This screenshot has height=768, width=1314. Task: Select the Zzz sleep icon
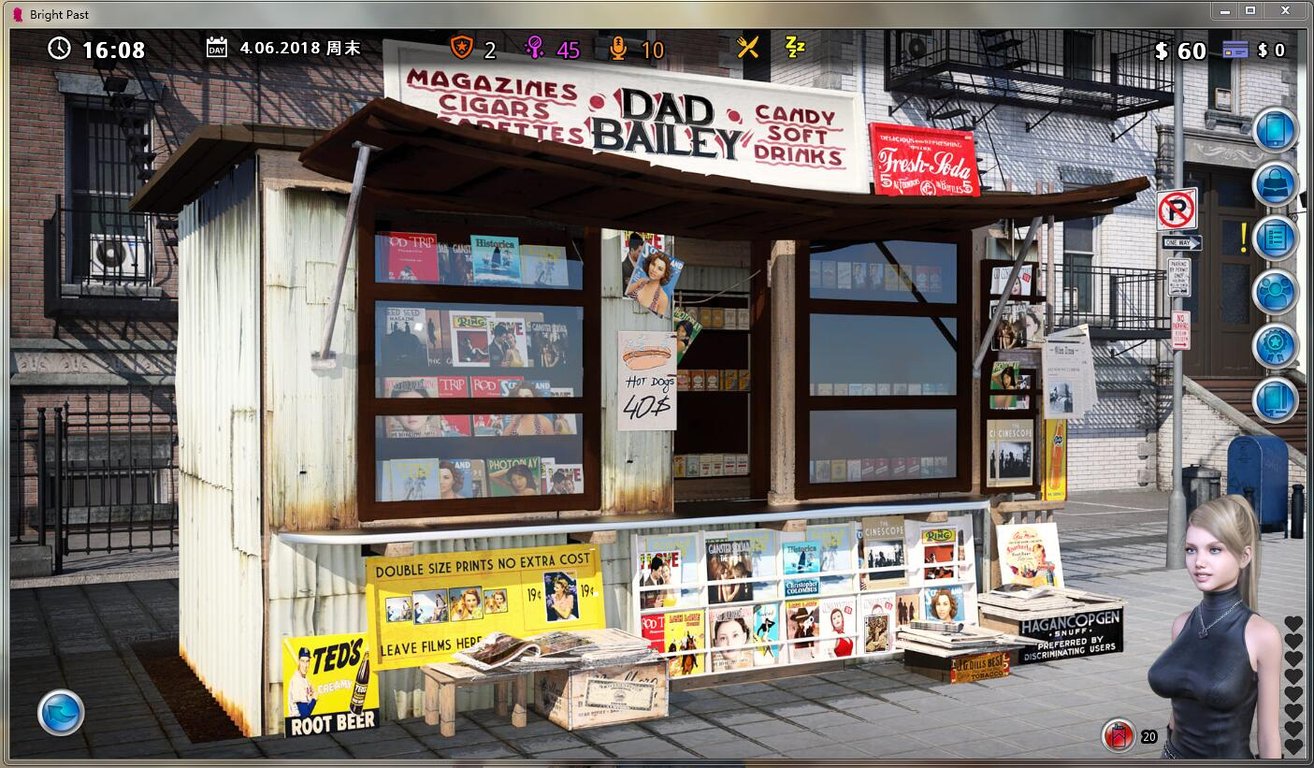[795, 46]
